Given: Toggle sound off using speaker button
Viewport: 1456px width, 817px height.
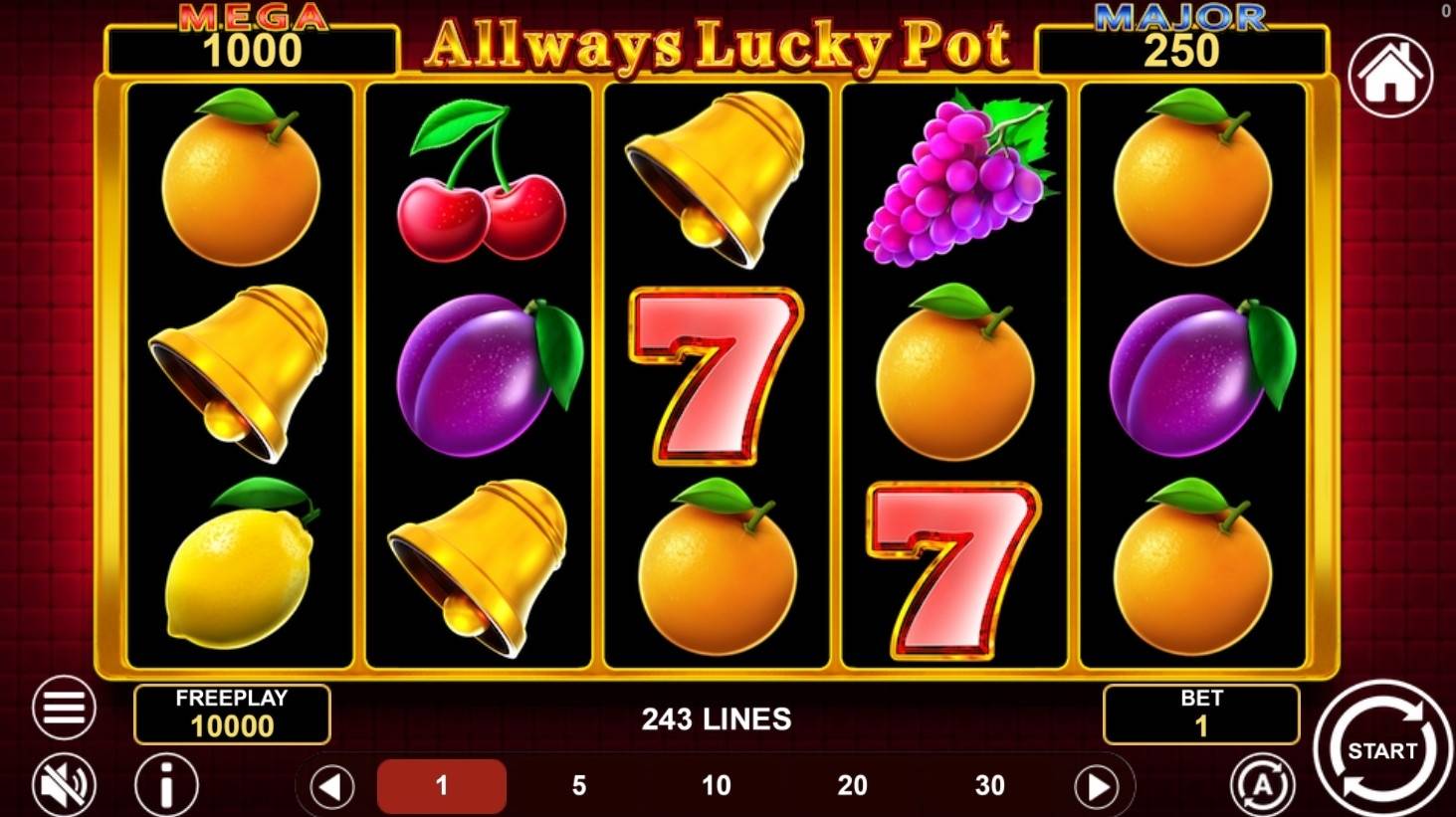Looking at the screenshot, I should [62, 785].
